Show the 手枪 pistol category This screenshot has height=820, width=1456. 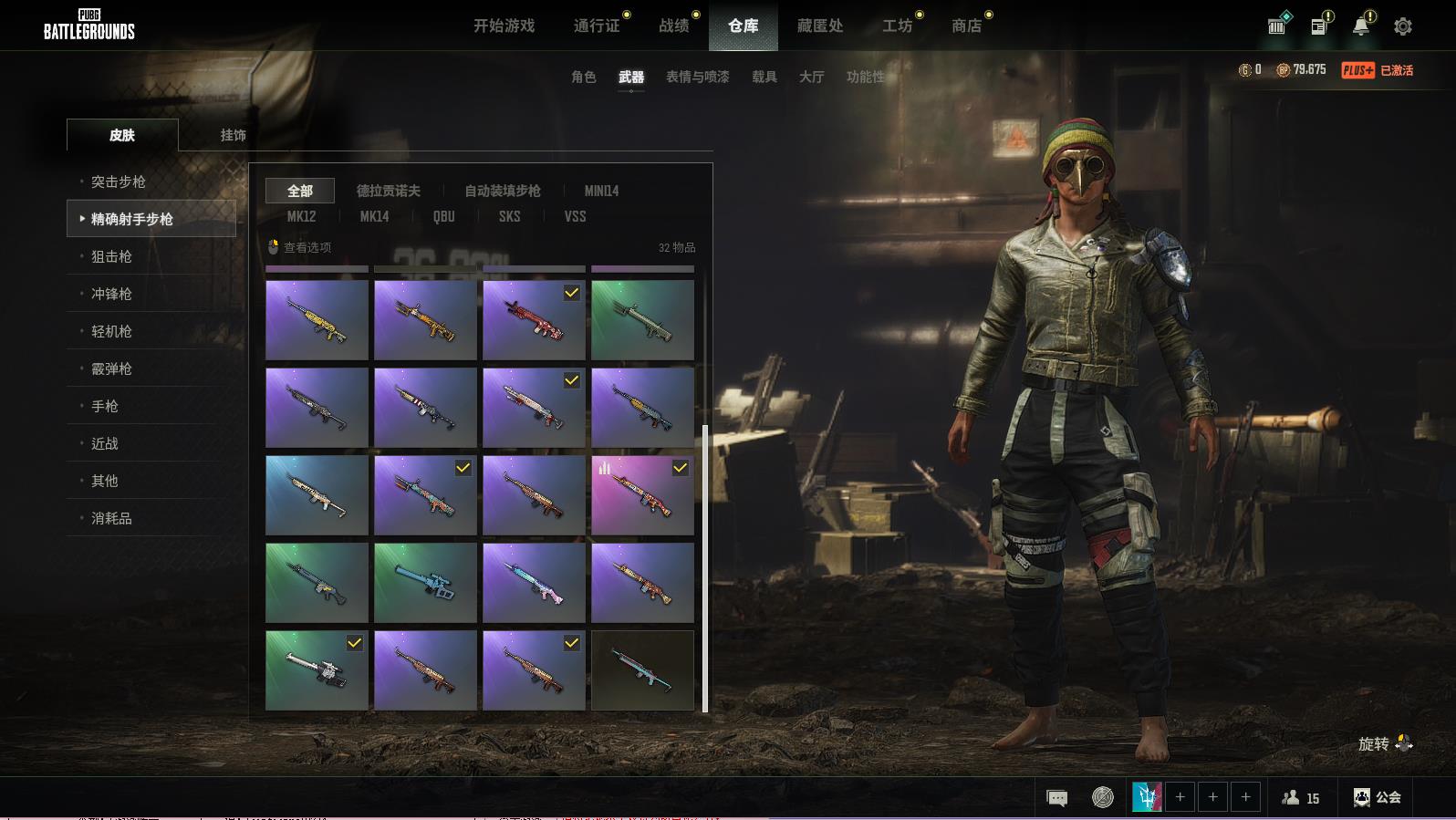[x=105, y=406]
